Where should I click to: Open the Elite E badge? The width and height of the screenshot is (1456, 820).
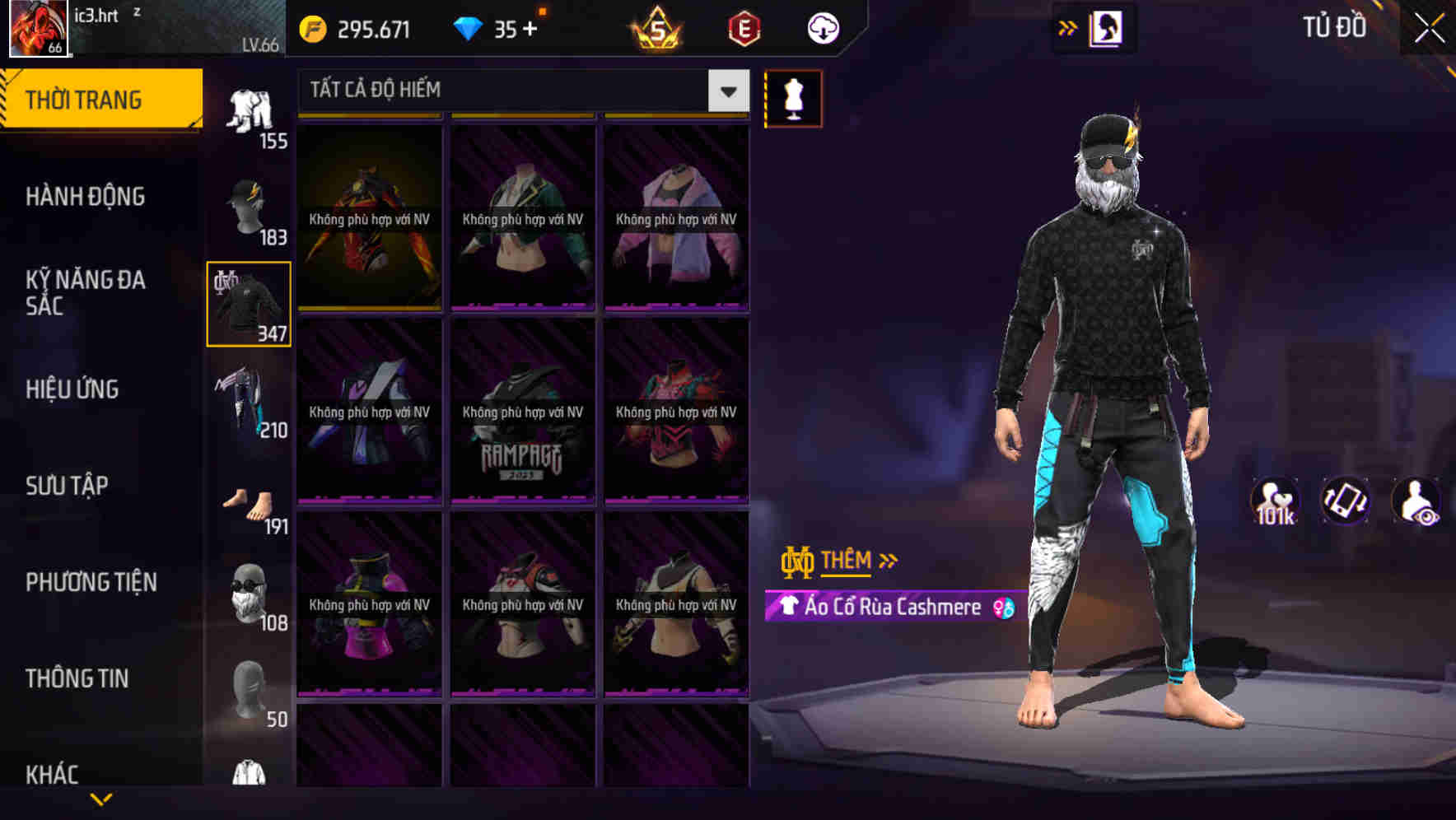[742, 27]
